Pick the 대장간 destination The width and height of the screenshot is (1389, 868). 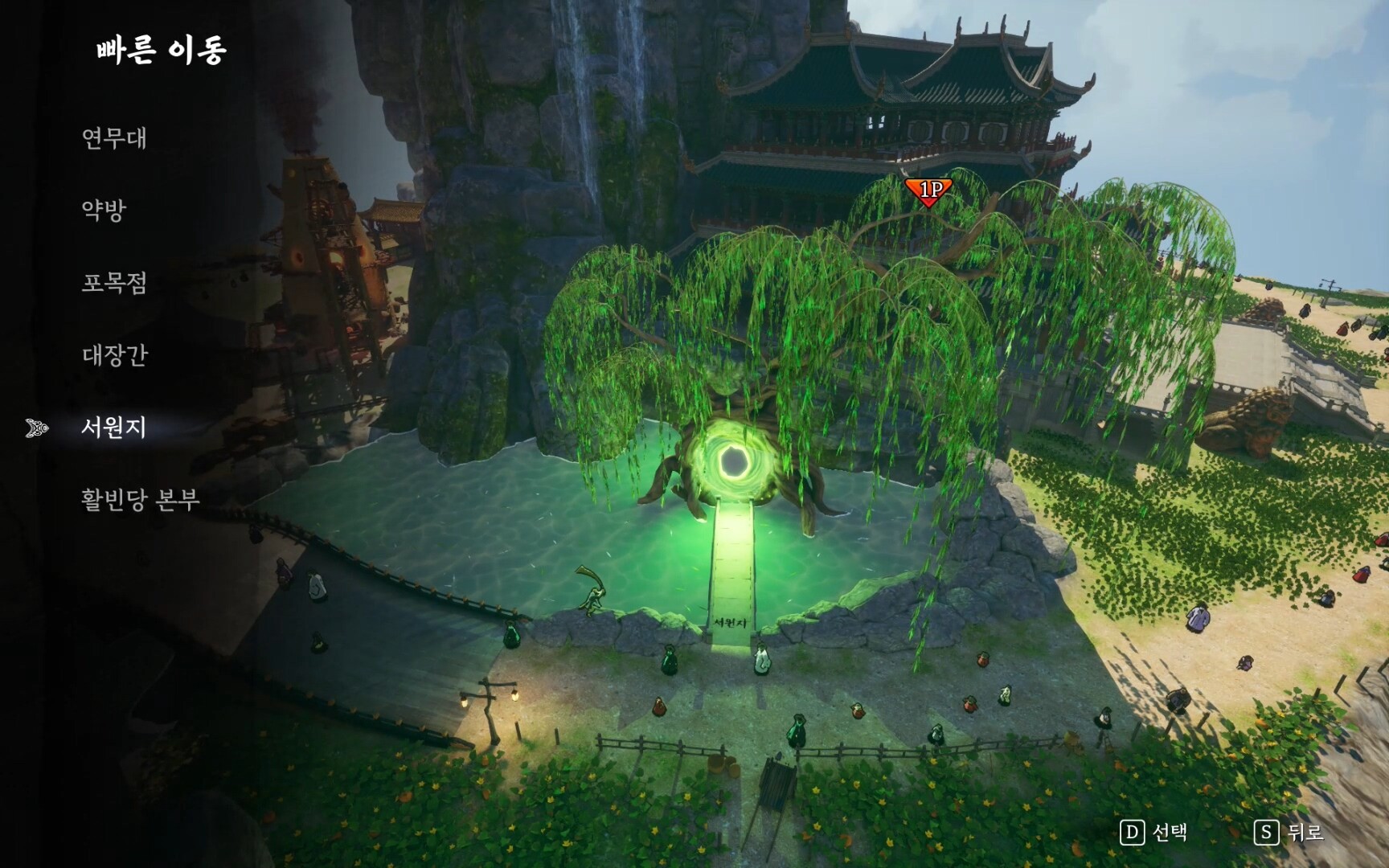(x=115, y=355)
